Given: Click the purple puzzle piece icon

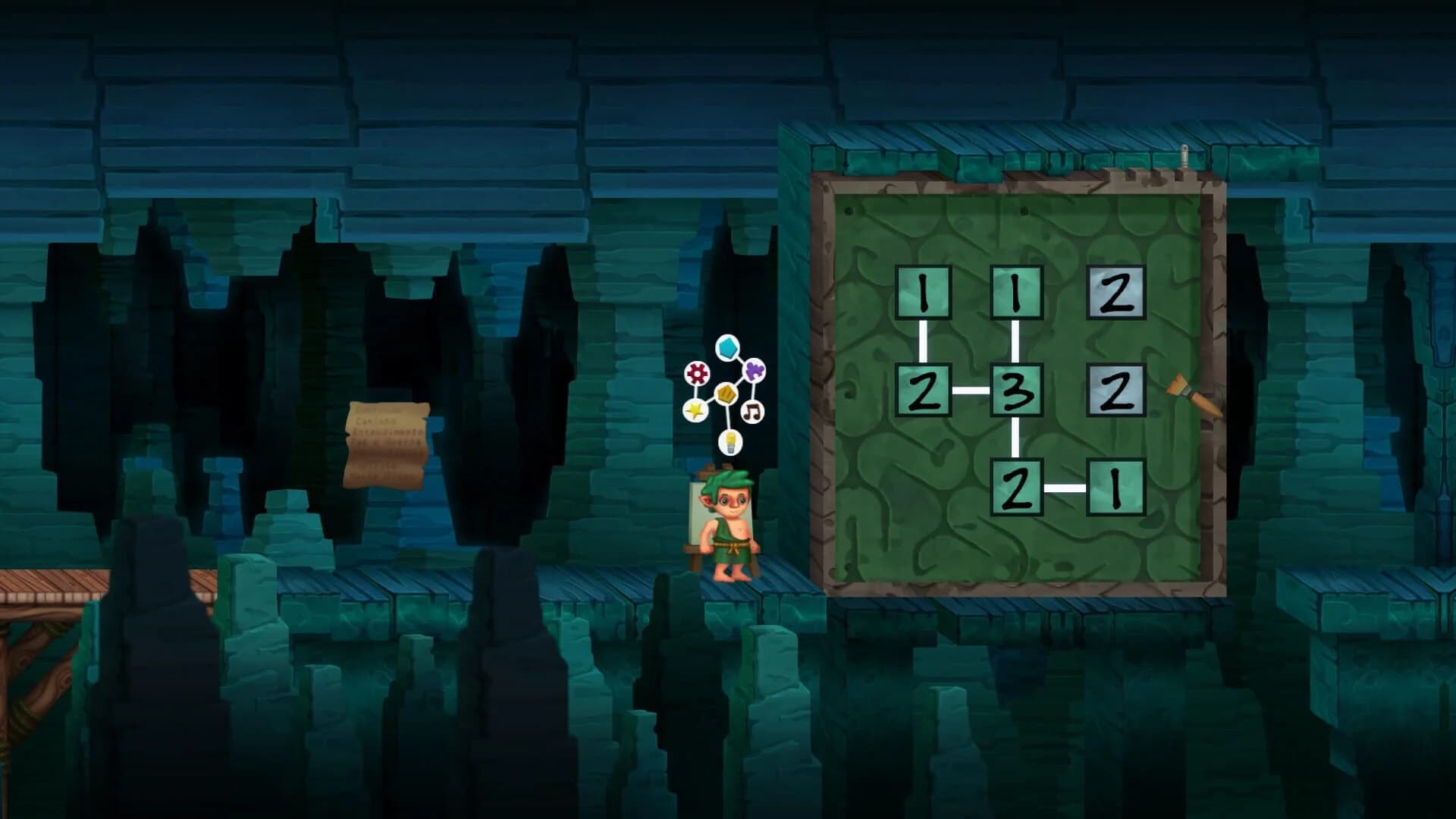Looking at the screenshot, I should point(752,370).
